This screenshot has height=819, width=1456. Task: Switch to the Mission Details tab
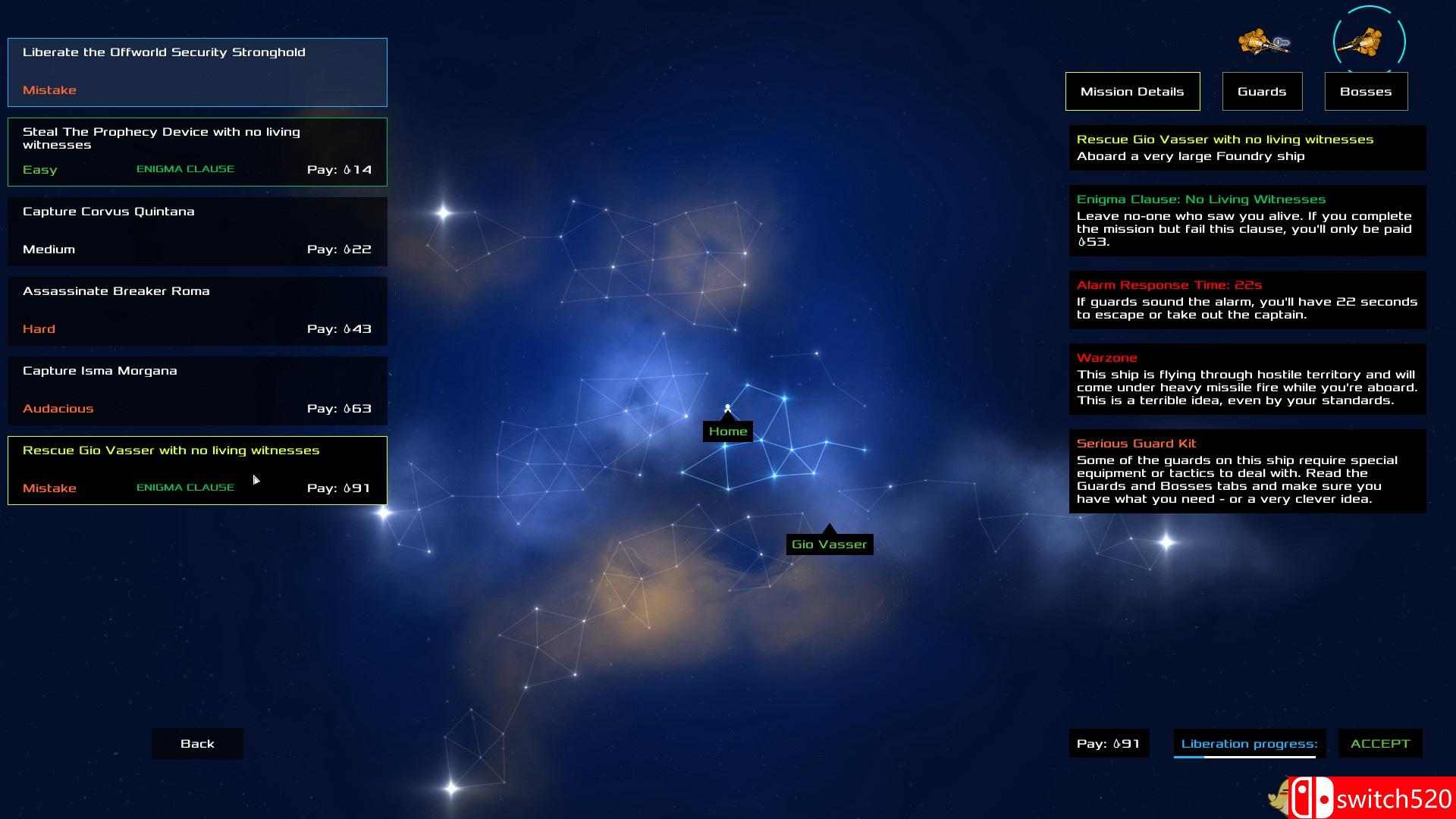tap(1132, 91)
